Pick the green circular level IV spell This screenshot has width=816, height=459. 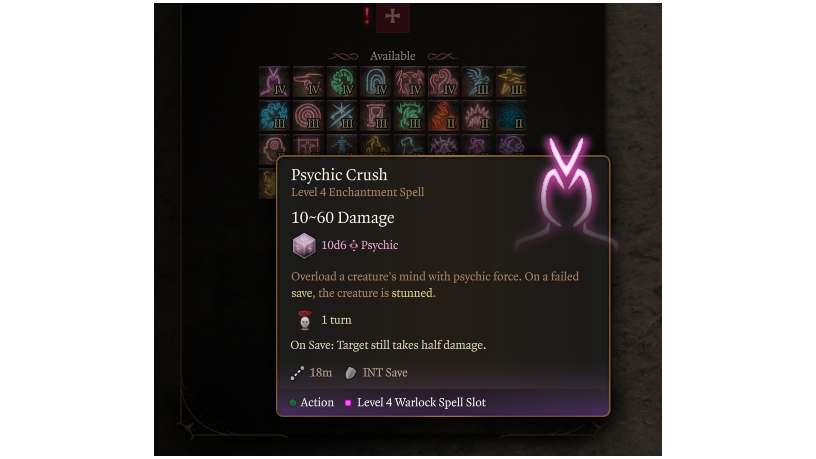pos(342,82)
